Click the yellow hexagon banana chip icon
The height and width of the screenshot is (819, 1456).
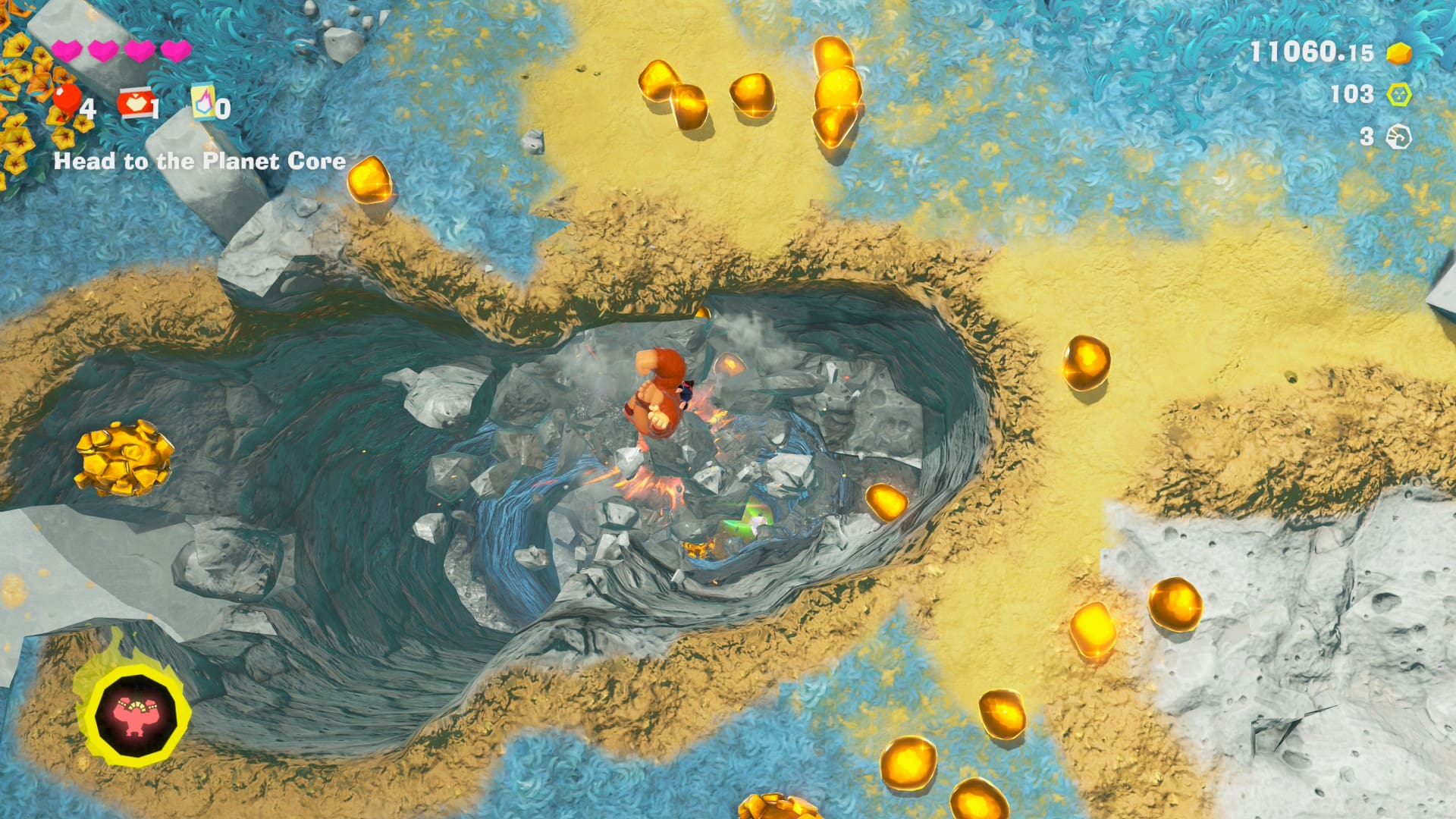[x=1398, y=95]
